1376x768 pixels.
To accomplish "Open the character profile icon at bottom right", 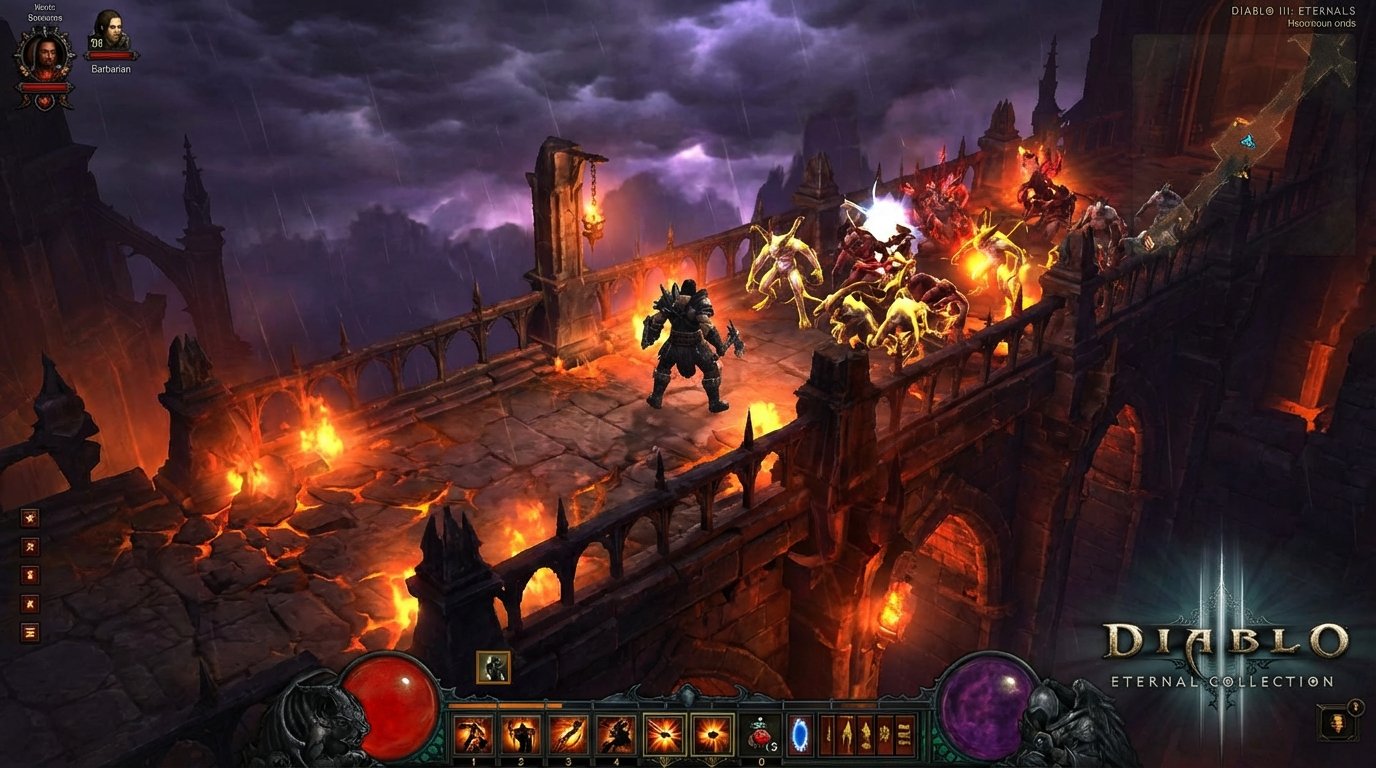I will pos(1337,723).
